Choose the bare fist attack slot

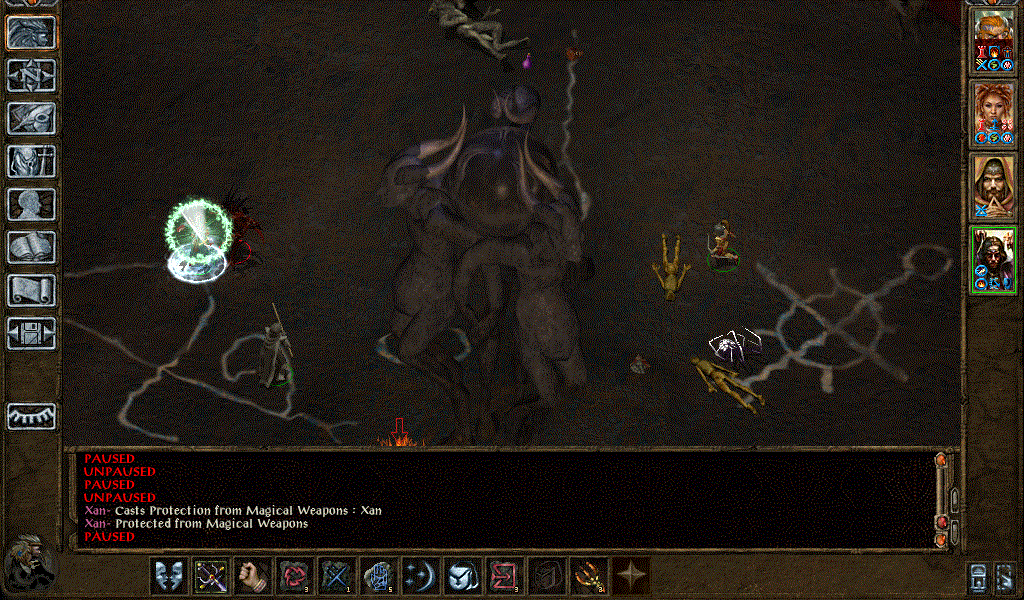(x=253, y=577)
